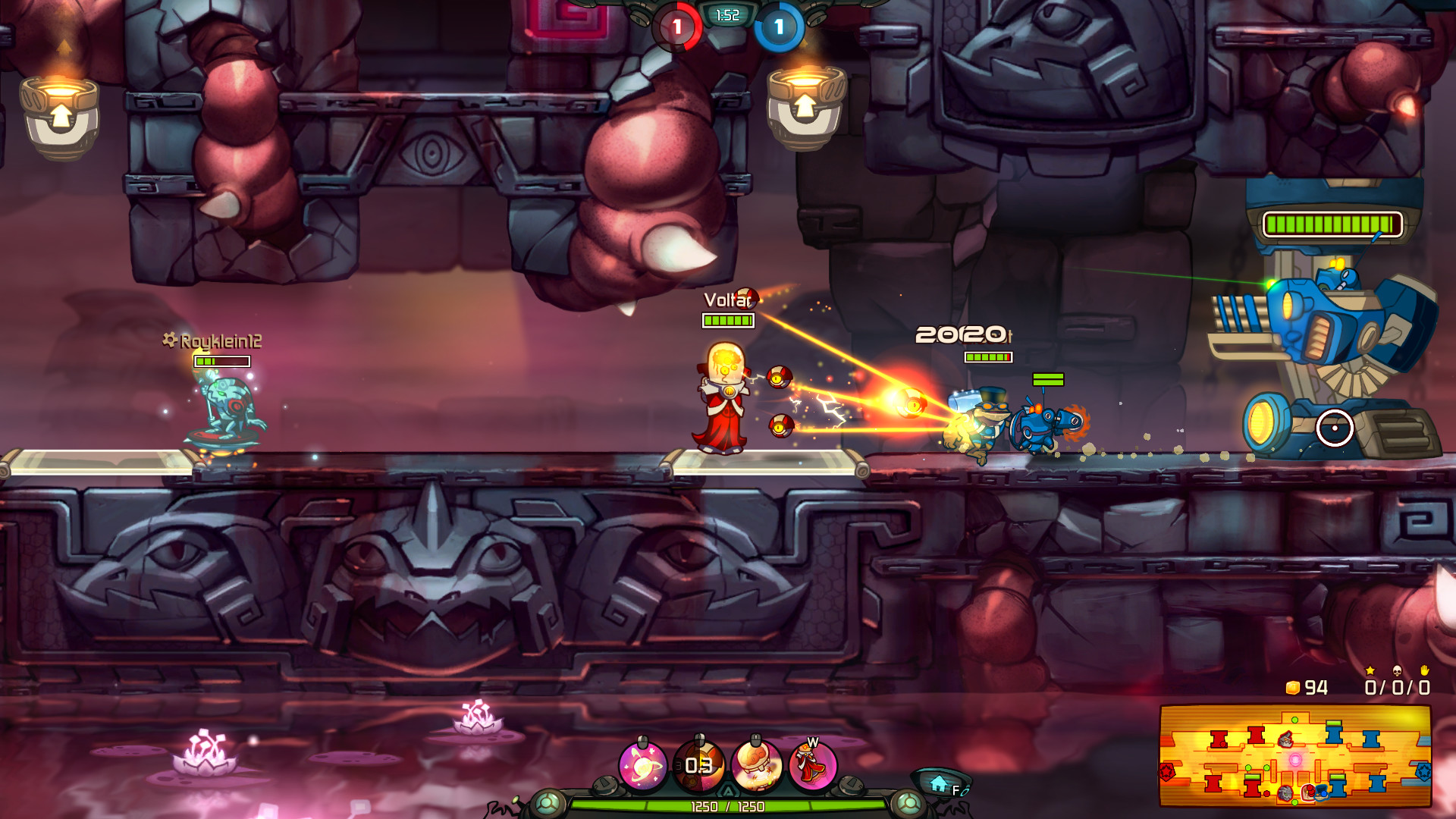Click the Voltar nameplate above the healer
Viewport: 1456px width, 819px height.
pos(721,300)
